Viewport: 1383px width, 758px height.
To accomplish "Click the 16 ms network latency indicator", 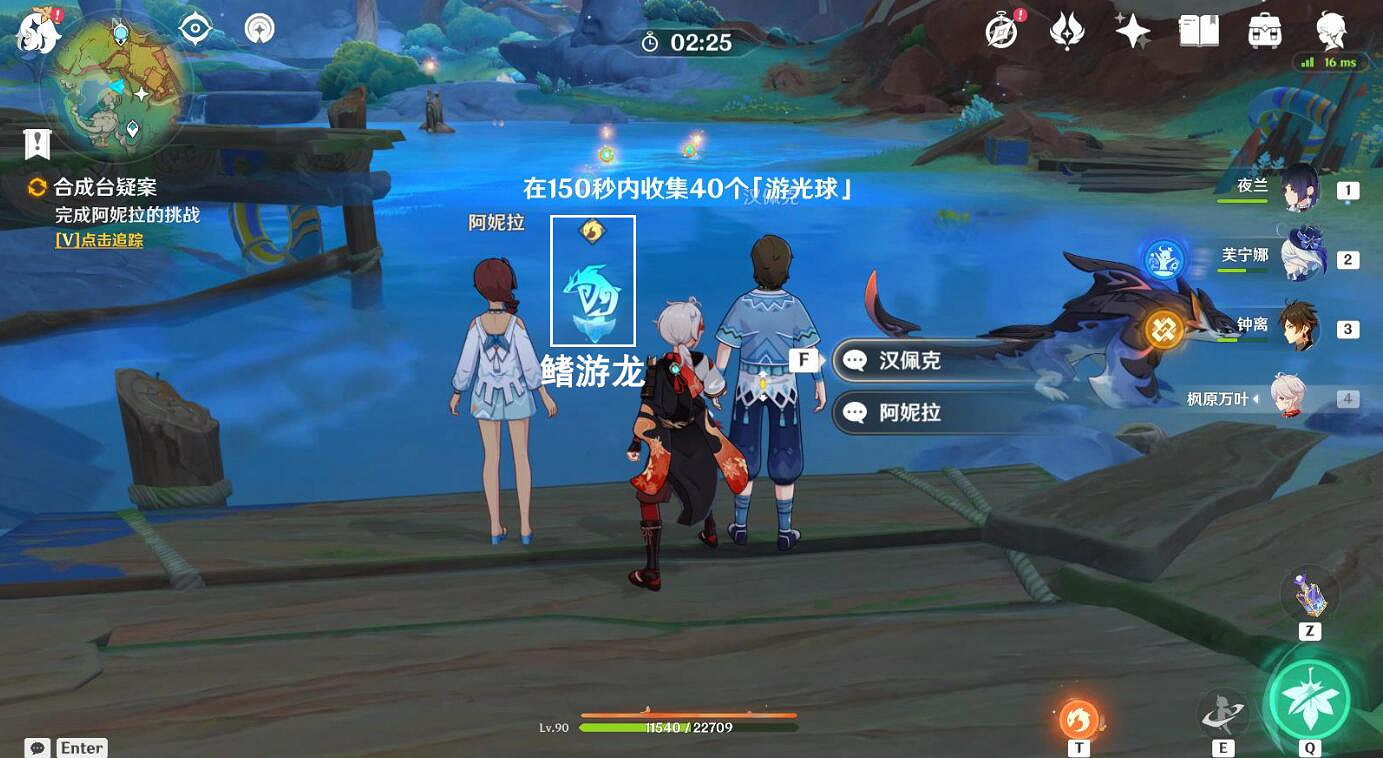I will [1333, 60].
